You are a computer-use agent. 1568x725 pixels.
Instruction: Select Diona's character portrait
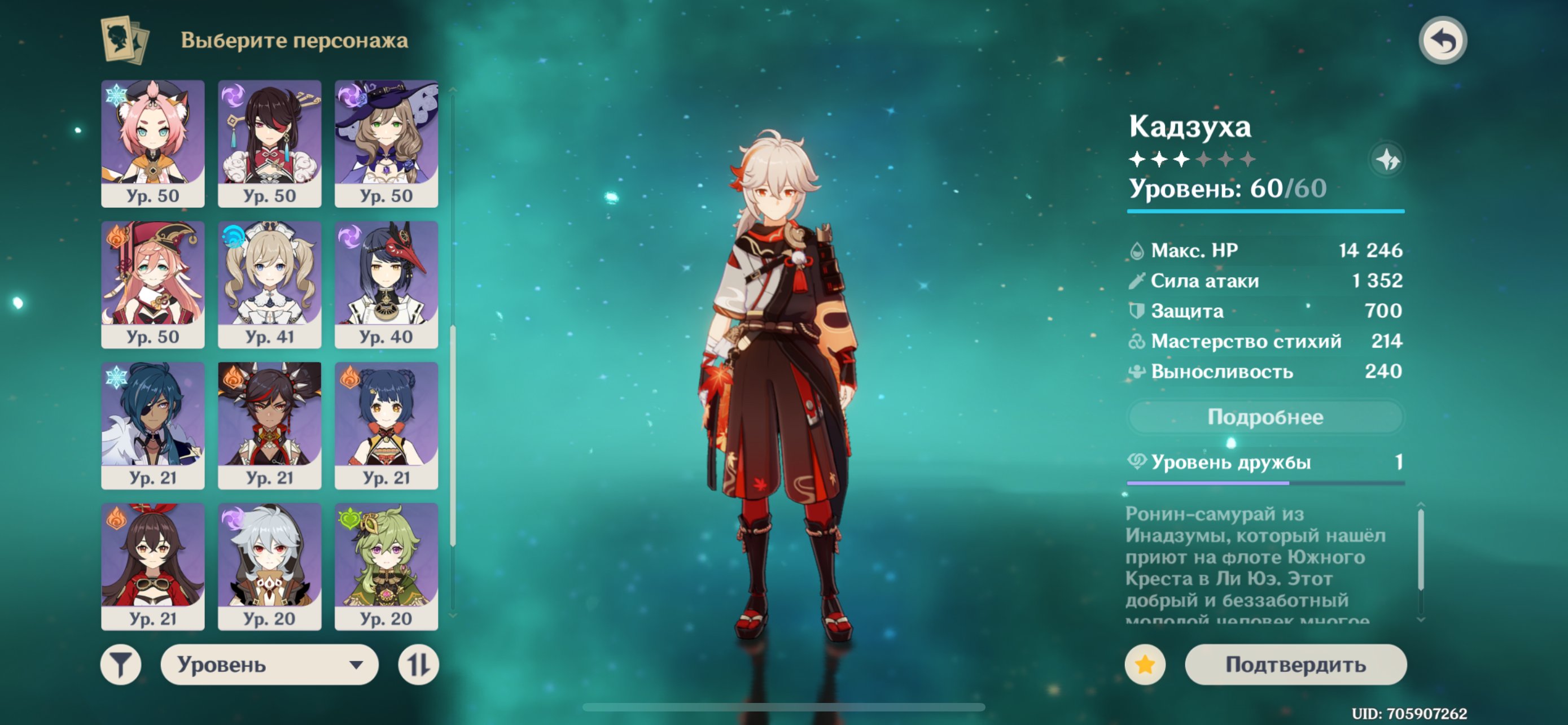(x=153, y=143)
